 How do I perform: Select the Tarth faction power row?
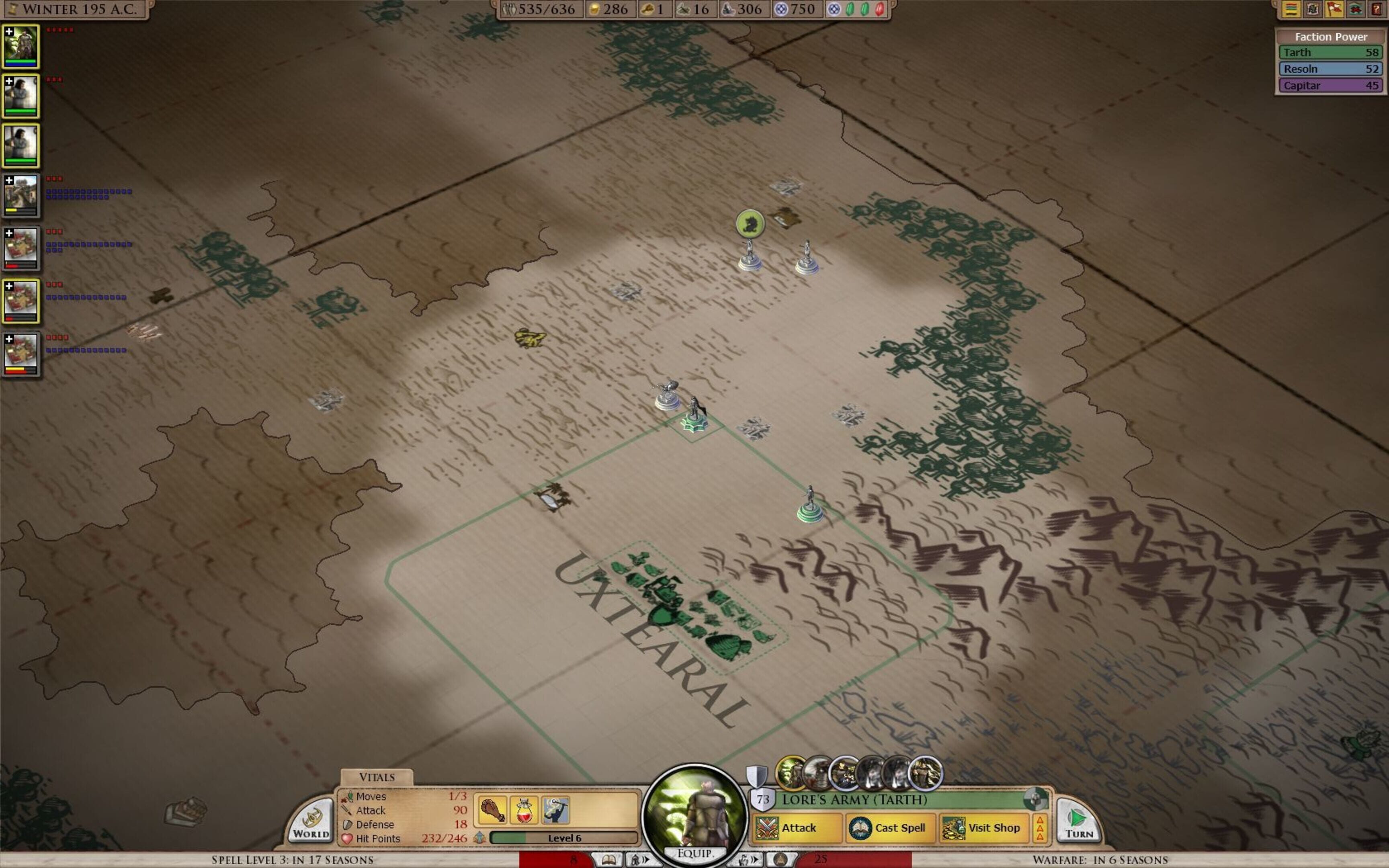tap(1330, 52)
